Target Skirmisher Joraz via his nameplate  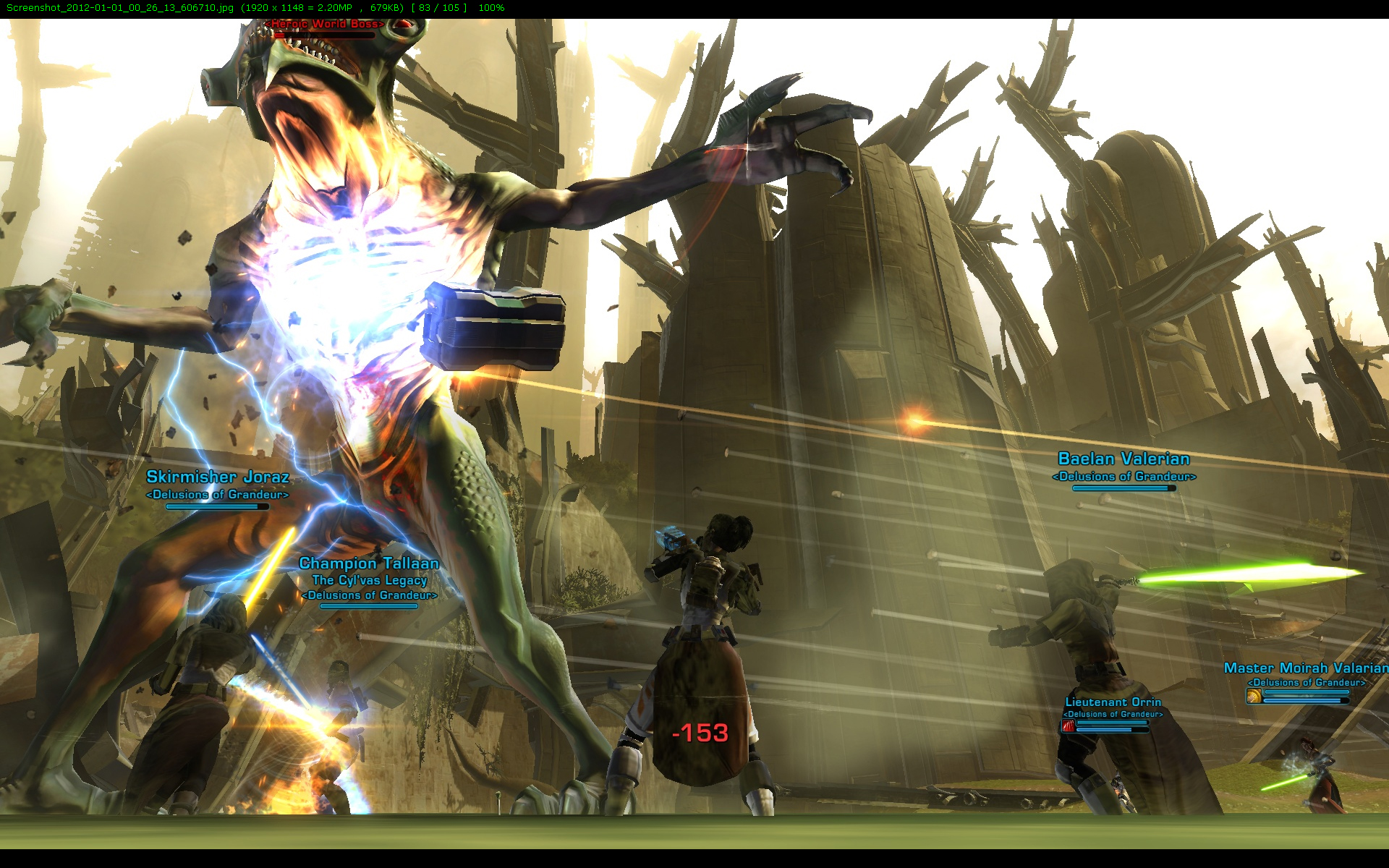coord(217,477)
